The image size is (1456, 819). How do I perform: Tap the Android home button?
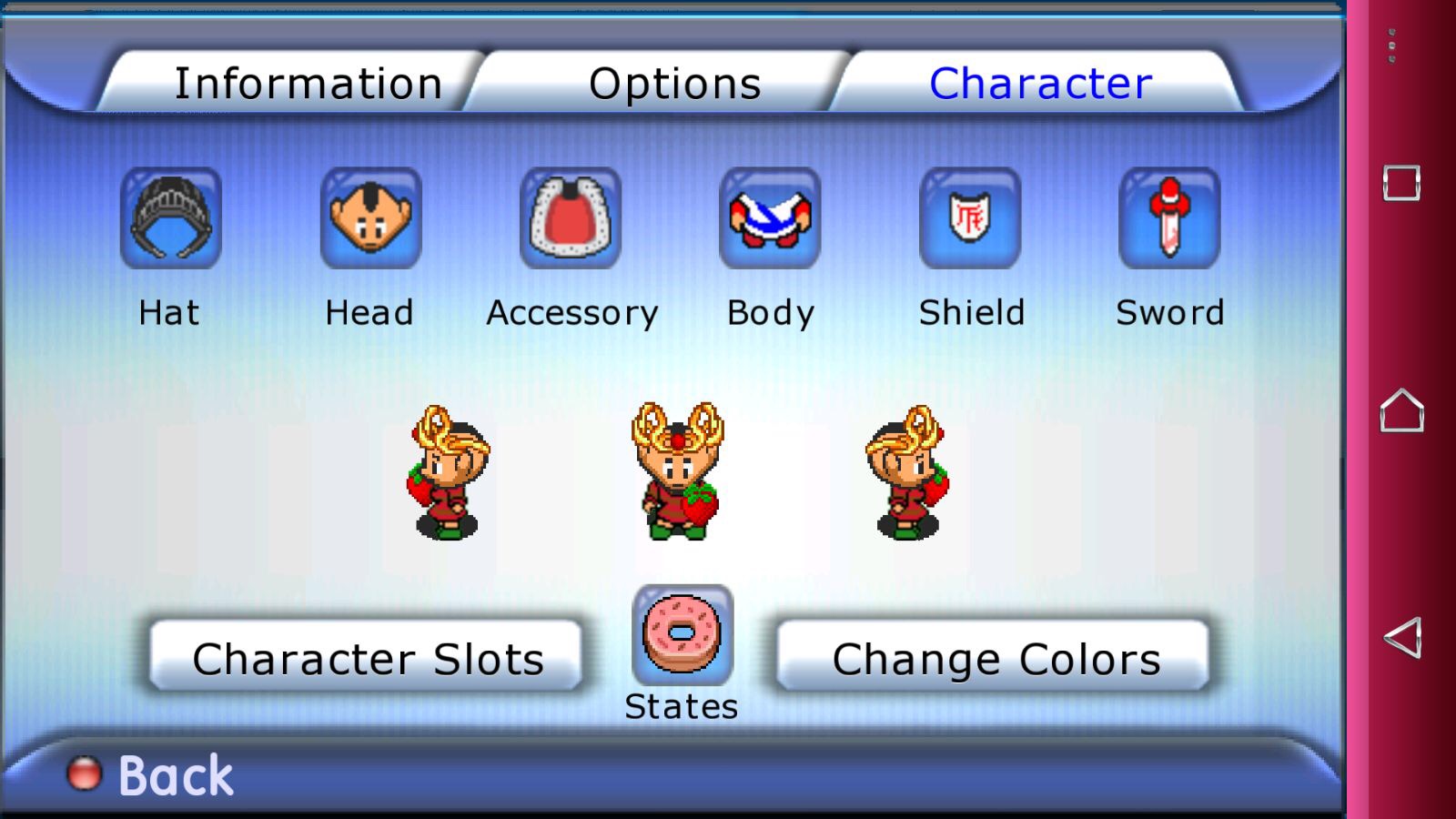pos(1401,410)
